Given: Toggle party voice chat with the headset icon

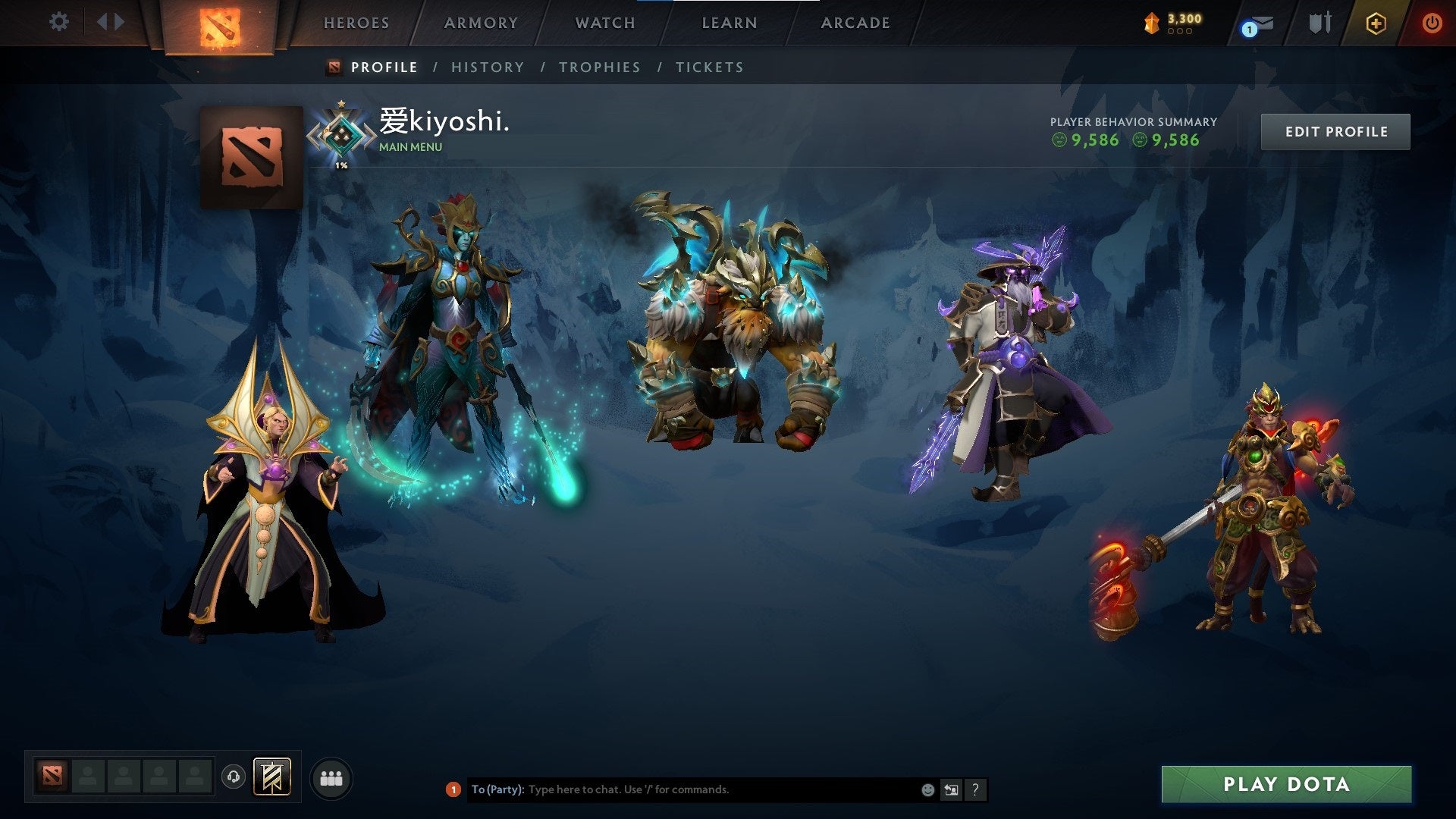Looking at the screenshot, I should pos(232,778).
